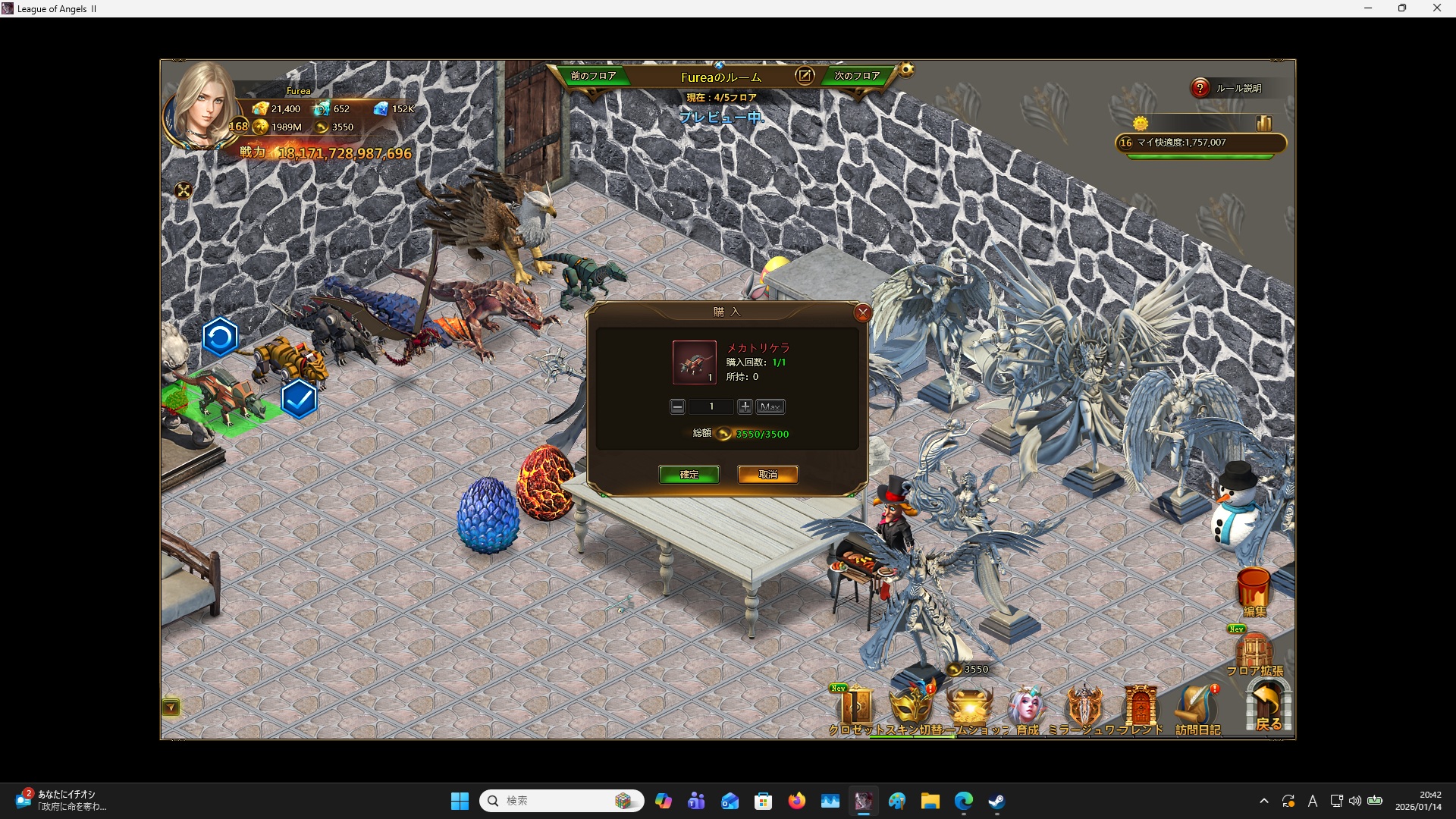
Task: Rotate the furniture with the blue arrow icon
Action: (220, 337)
